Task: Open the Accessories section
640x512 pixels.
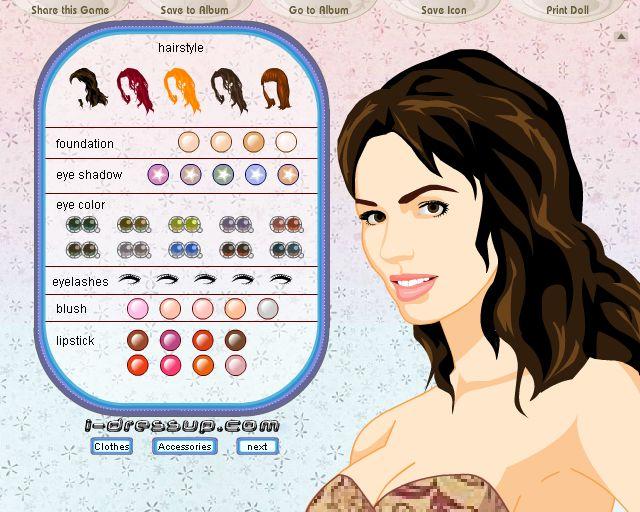Action: pyautogui.click(x=185, y=446)
